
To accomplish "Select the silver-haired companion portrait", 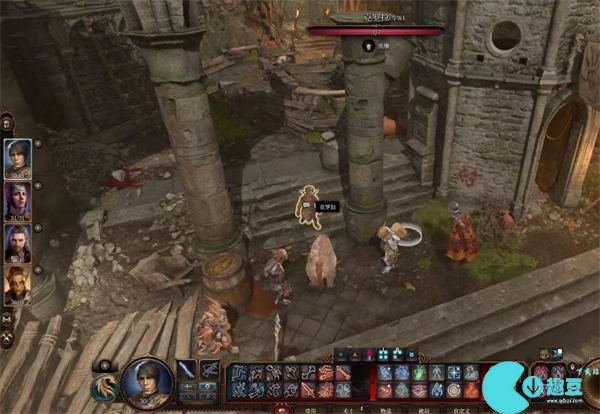I will tap(18, 197).
